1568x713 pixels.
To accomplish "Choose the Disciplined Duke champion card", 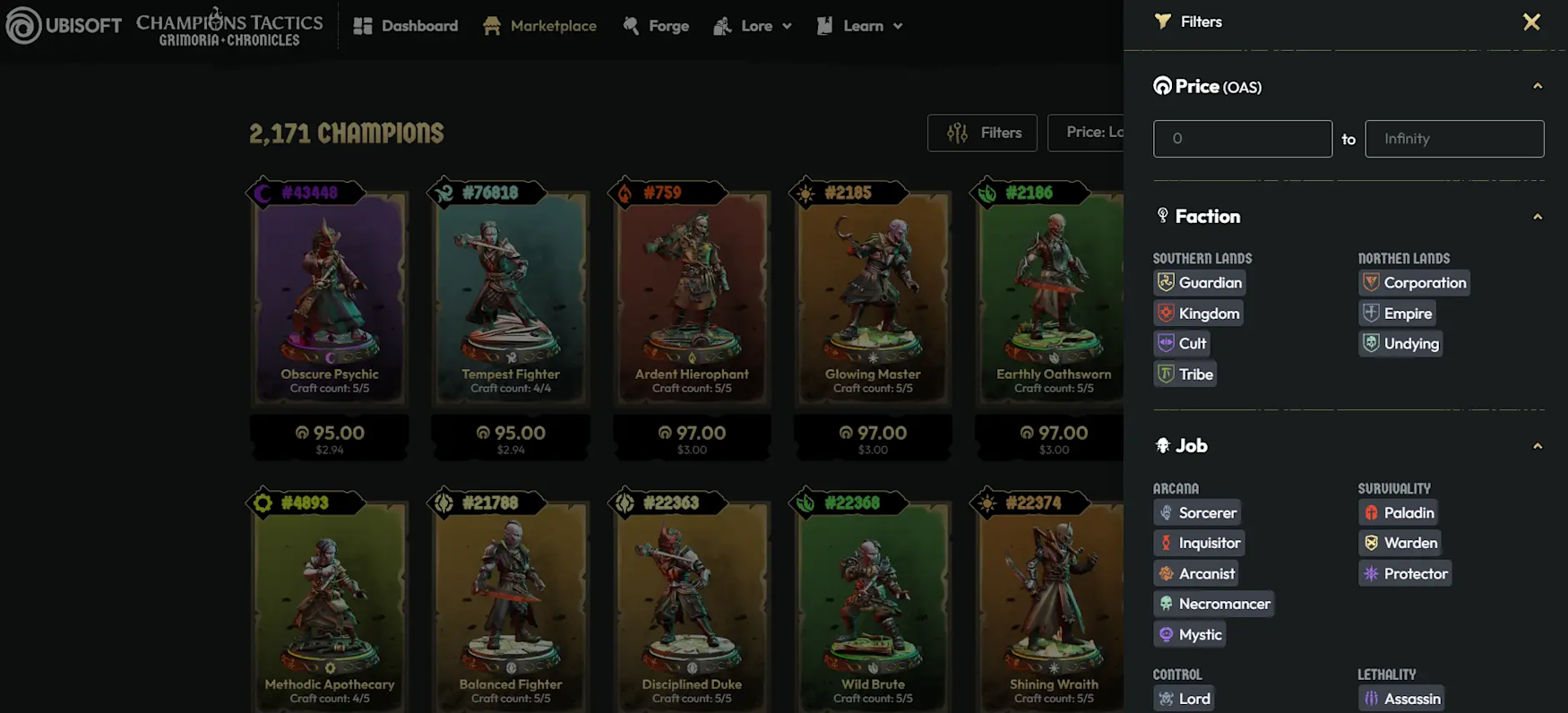I will coord(692,600).
